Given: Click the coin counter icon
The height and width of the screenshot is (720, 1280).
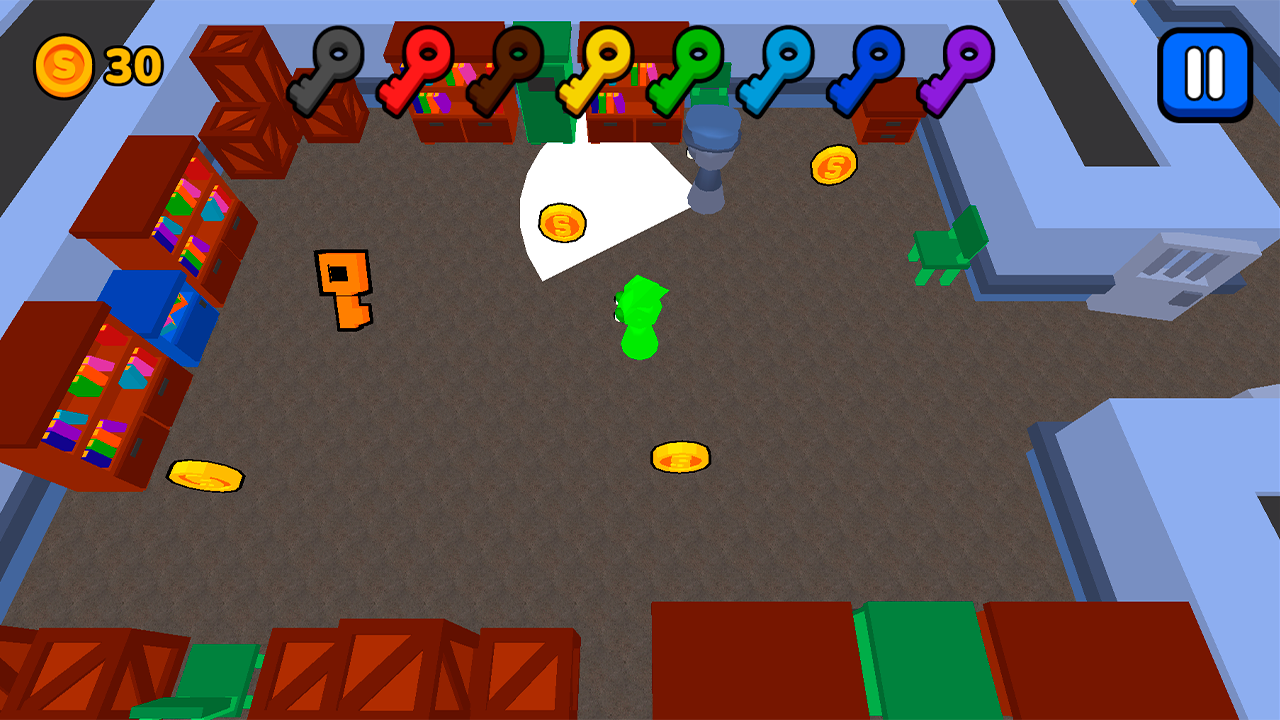Looking at the screenshot, I should [63, 63].
